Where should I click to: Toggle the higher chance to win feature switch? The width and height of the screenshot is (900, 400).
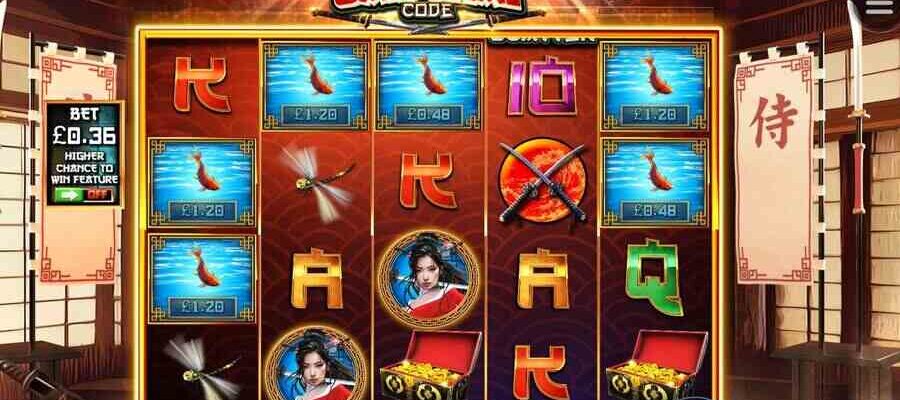pyautogui.click(x=83, y=195)
